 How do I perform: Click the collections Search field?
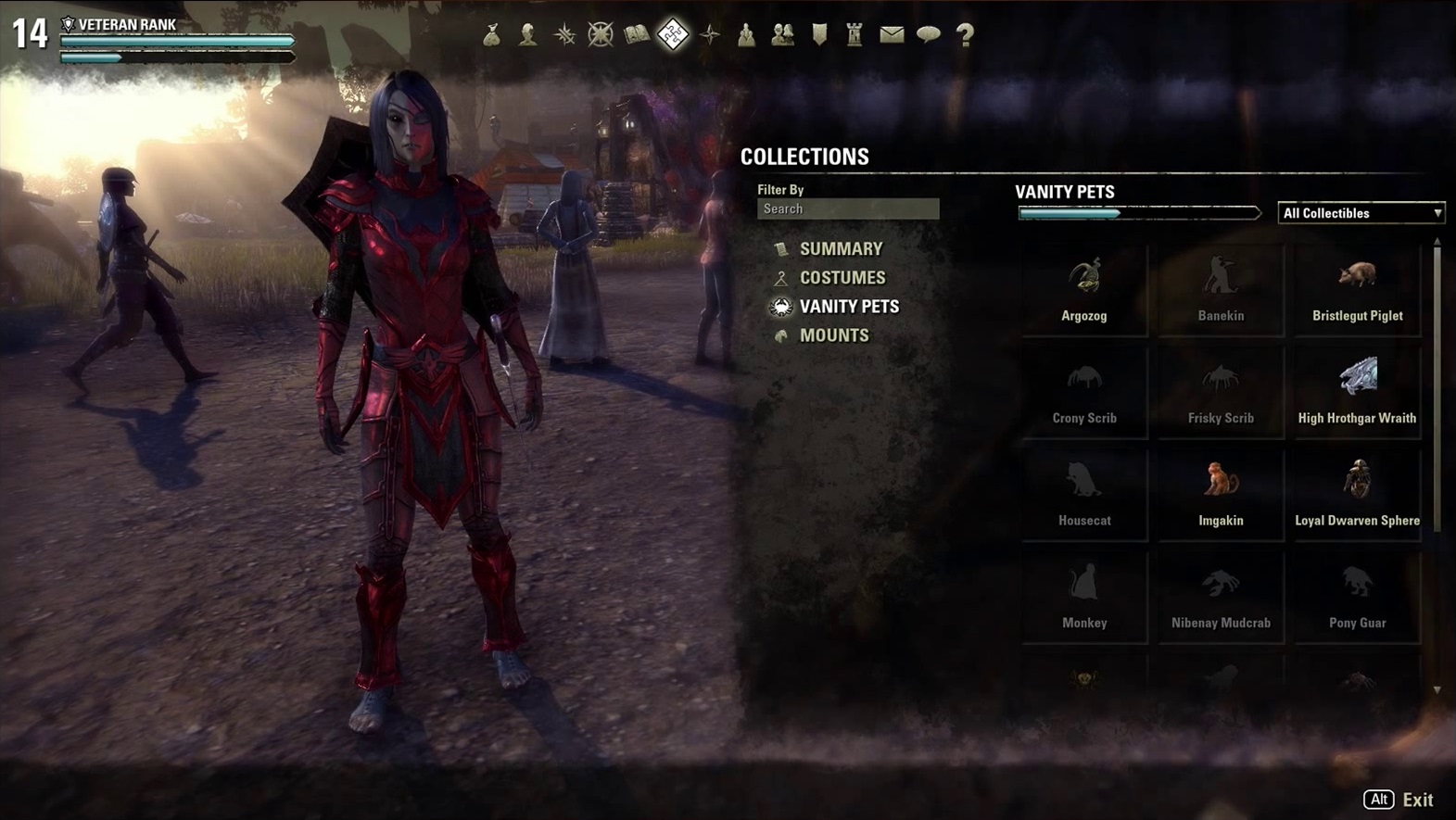[x=847, y=209]
